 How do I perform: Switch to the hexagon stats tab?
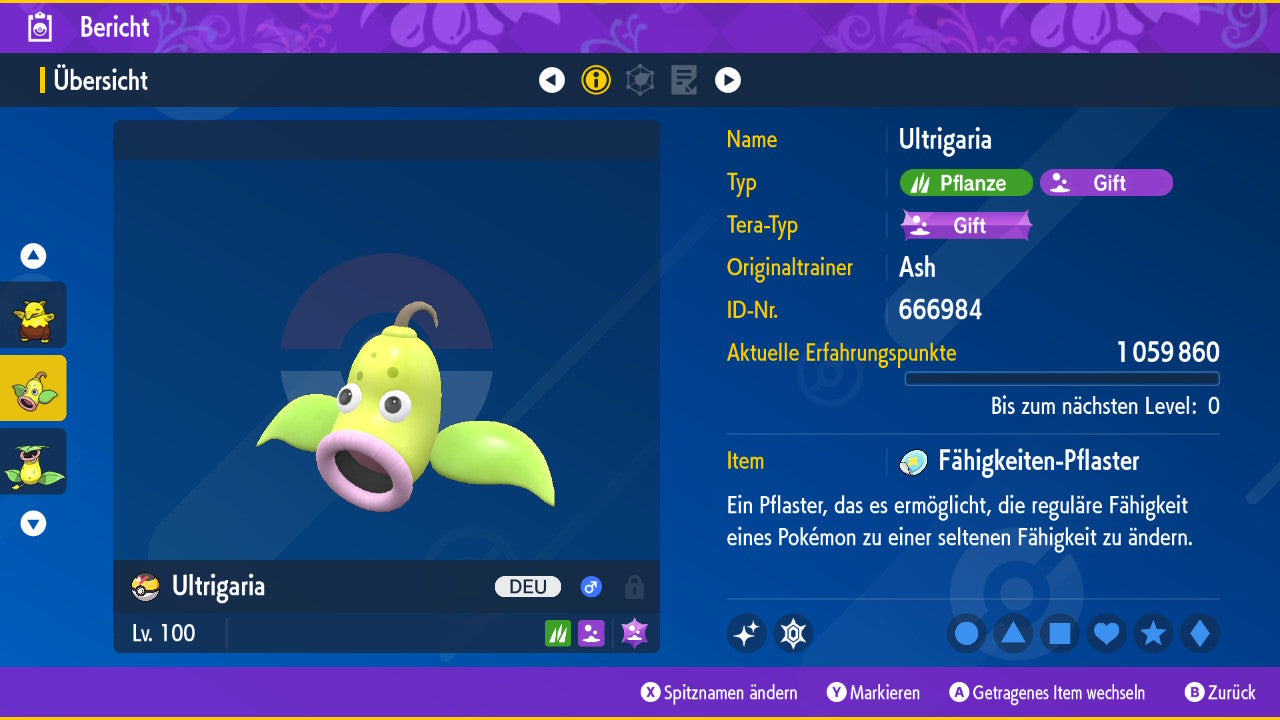[x=640, y=80]
